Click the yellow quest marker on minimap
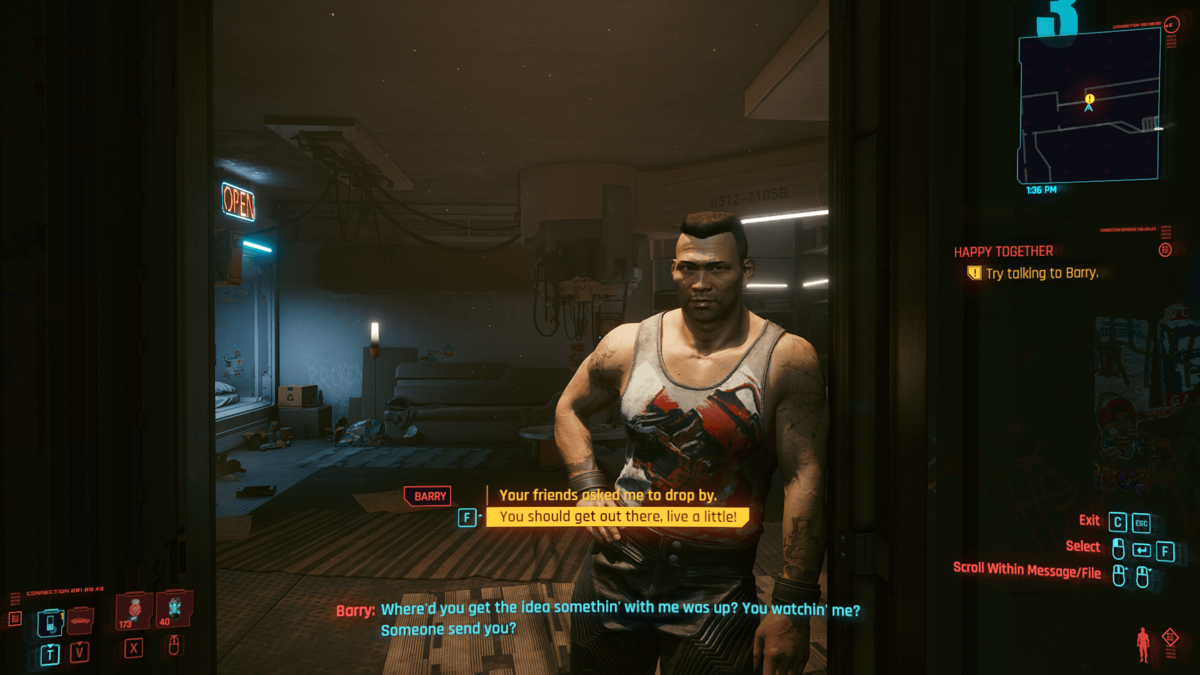This screenshot has height=675, width=1200. [x=1090, y=98]
